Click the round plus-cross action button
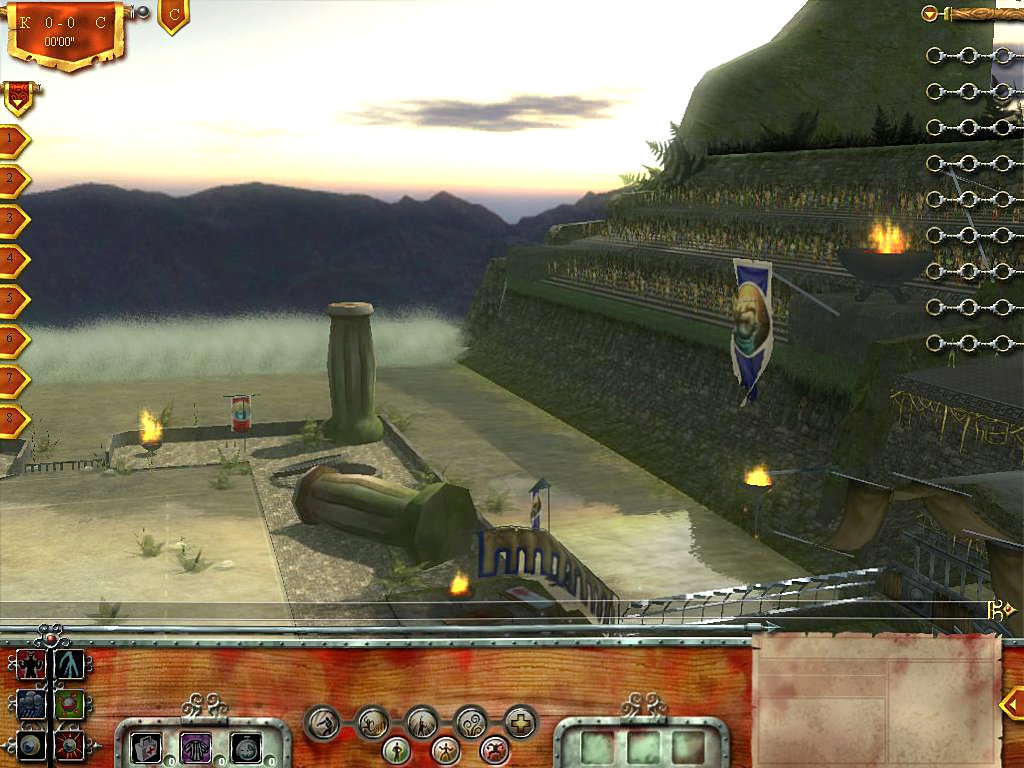The width and height of the screenshot is (1024, 768). (x=520, y=721)
